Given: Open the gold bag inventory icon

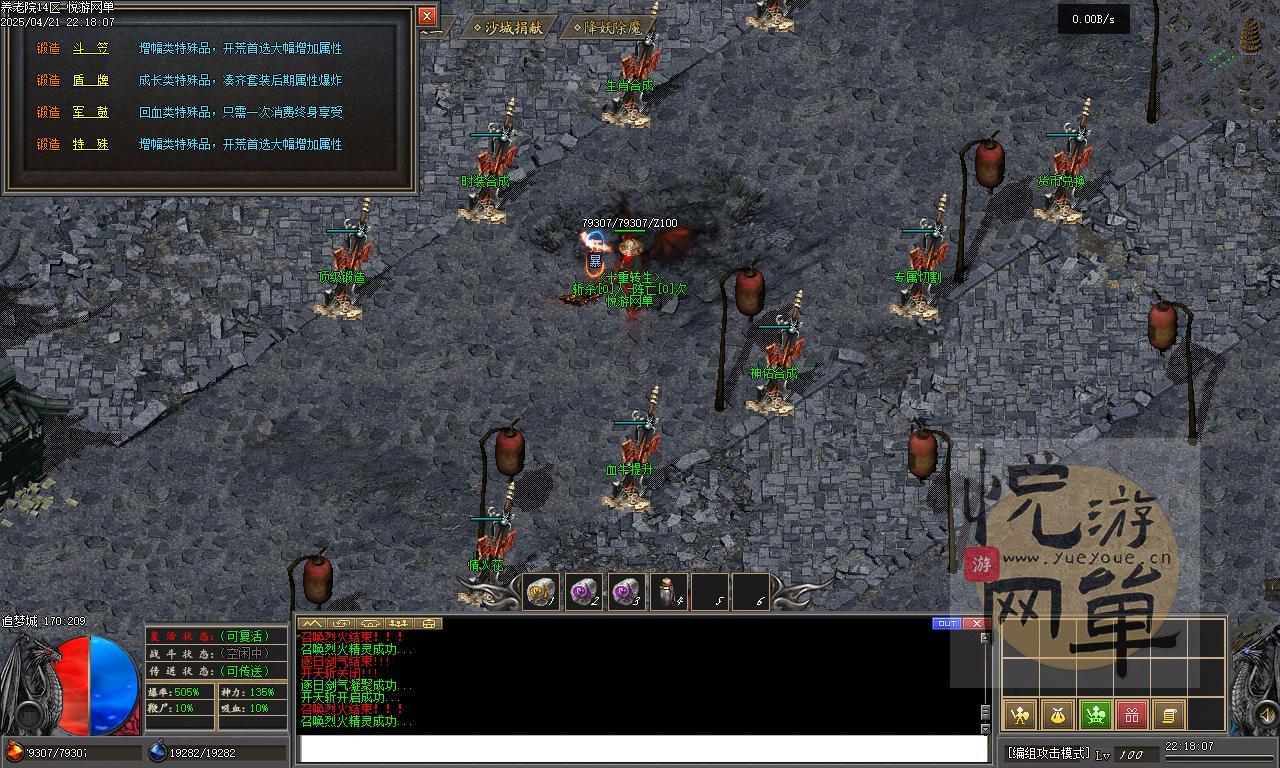Looking at the screenshot, I should [x=1057, y=715].
